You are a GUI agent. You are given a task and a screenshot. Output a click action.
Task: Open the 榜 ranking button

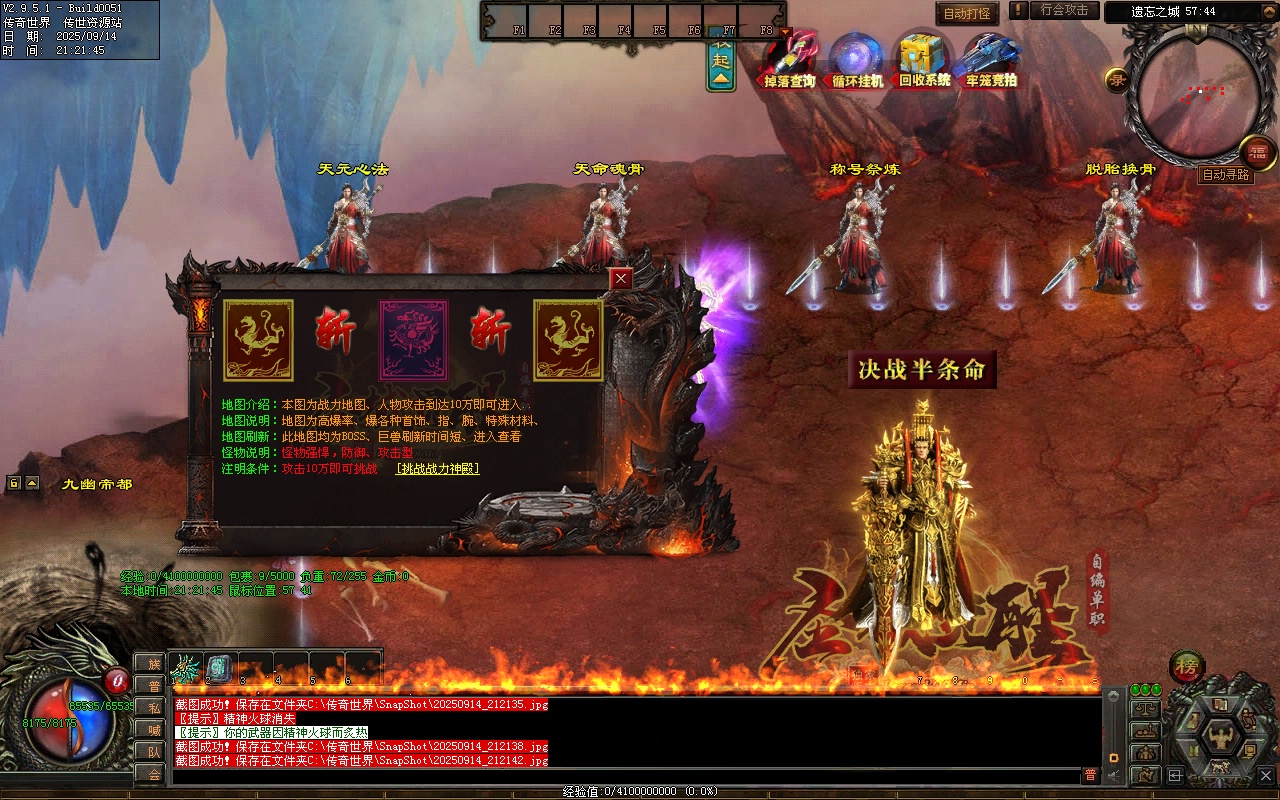click(x=1187, y=667)
